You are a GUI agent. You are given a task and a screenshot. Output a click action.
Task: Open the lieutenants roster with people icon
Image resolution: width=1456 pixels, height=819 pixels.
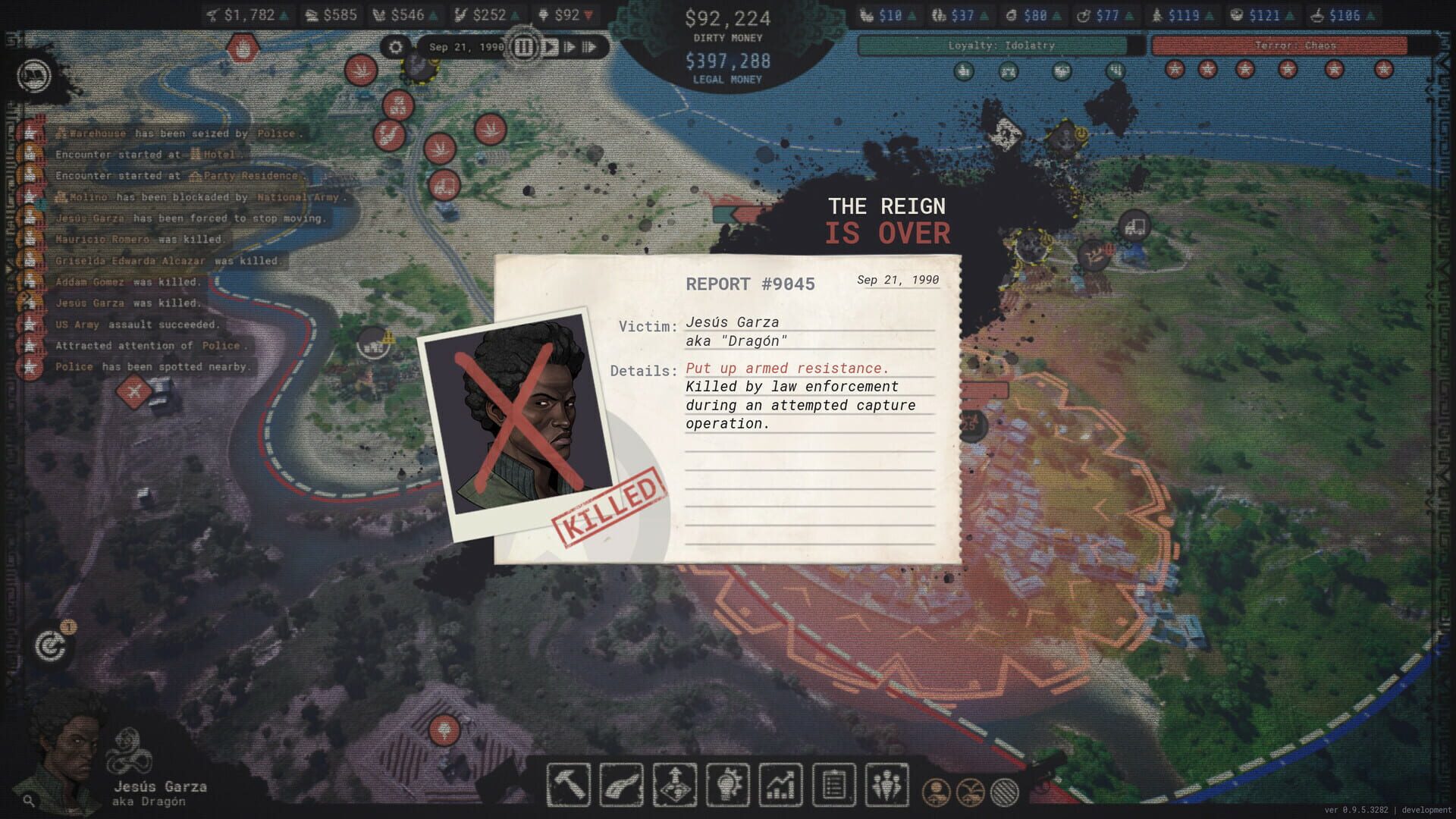(x=887, y=785)
